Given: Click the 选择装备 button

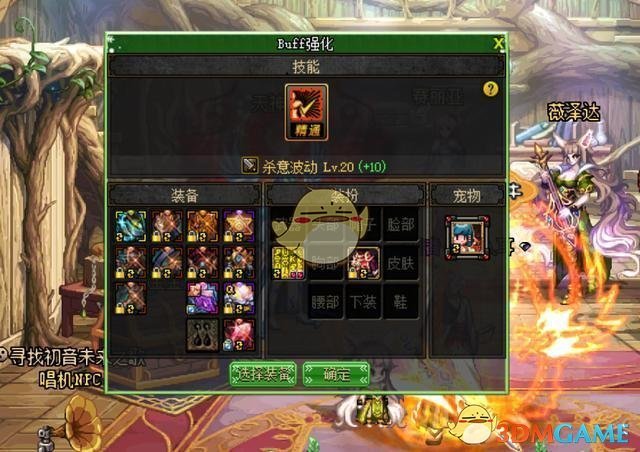Looking at the screenshot, I should pyautogui.click(x=264, y=374).
